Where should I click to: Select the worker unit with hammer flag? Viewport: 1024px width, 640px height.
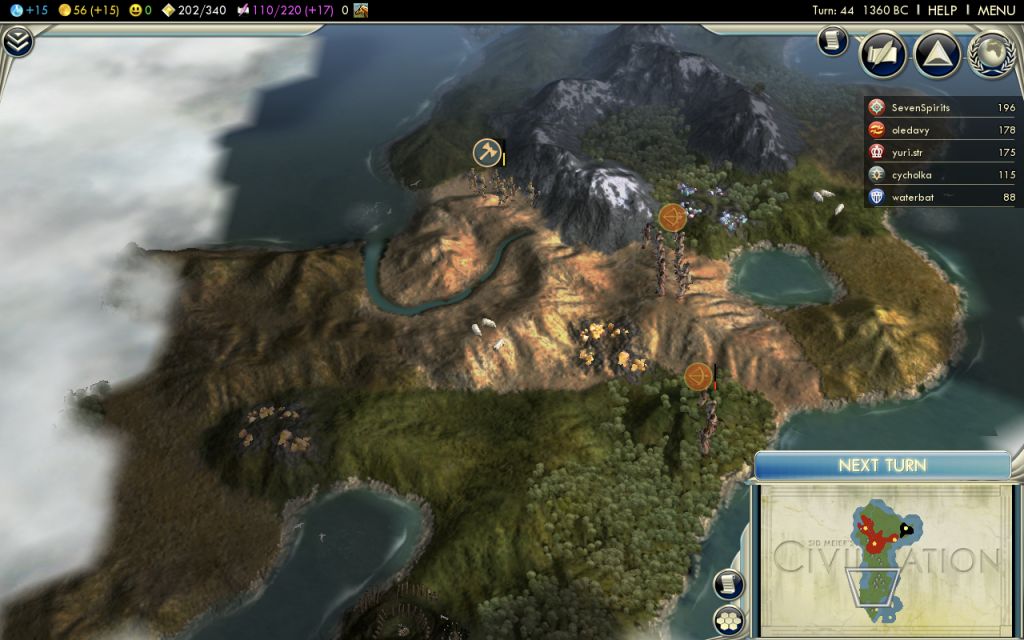[487, 153]
